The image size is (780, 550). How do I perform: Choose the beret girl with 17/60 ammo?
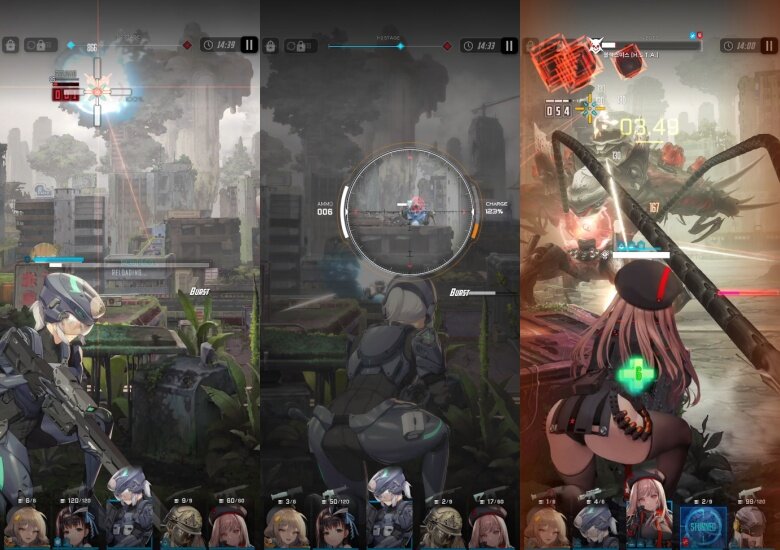pyautogui.click(x=490, y=524)
